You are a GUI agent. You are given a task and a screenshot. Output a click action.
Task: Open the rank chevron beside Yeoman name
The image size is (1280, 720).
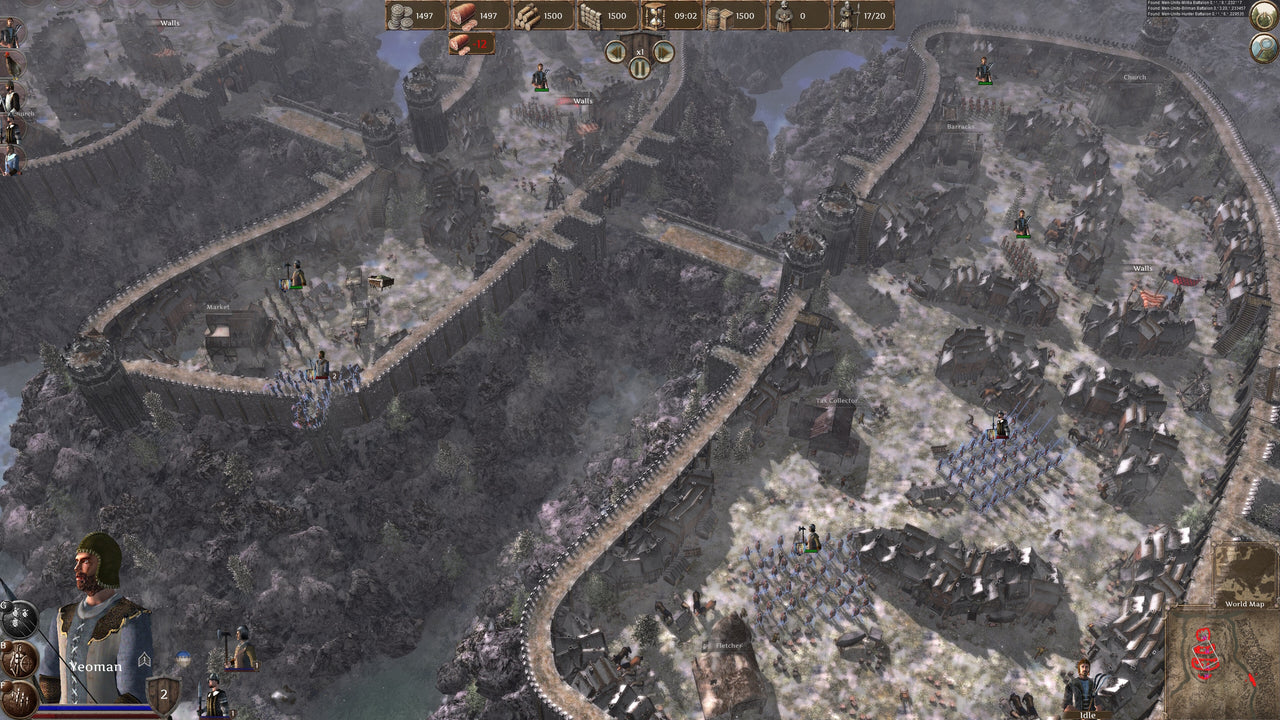143,658
